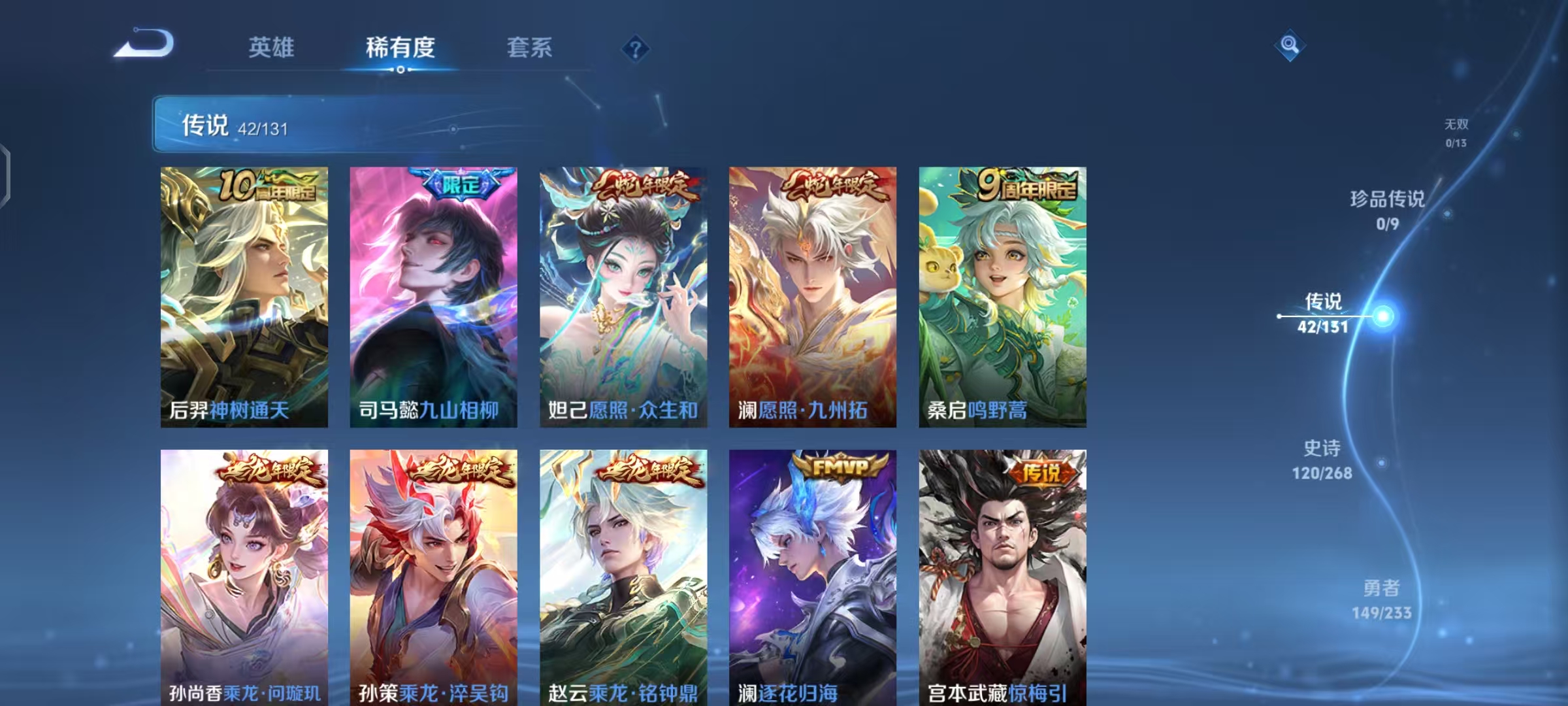1568x706 pixels.
Task: Select 无双 rarity in the sidebar
Action: (1455, 132)
